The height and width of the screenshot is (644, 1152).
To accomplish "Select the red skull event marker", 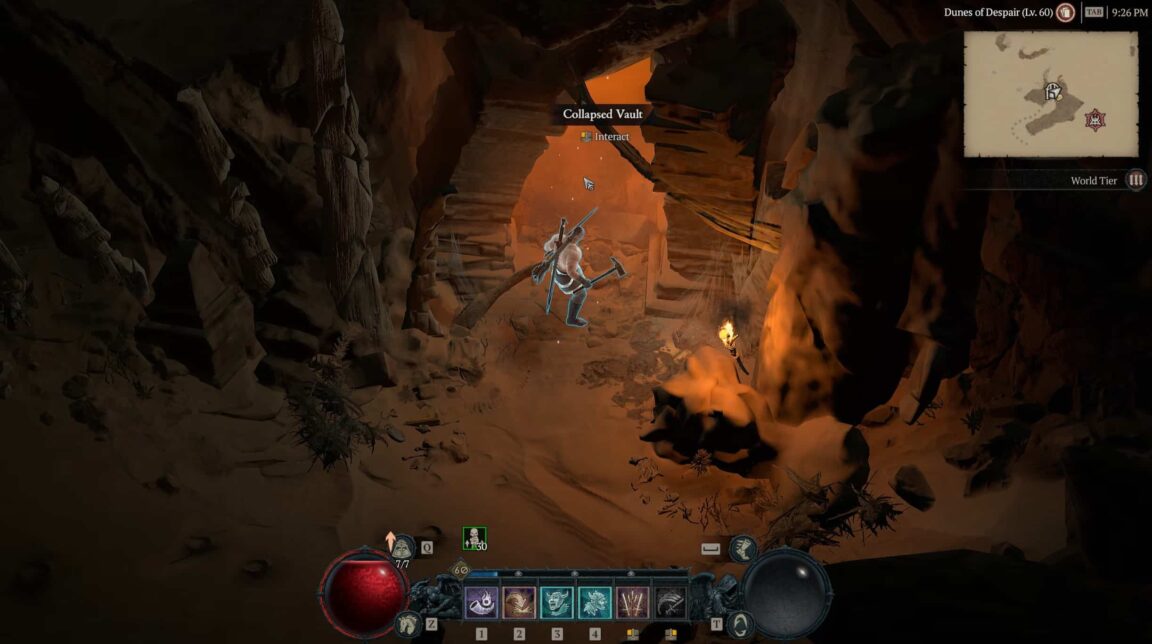I will [1095, 119].
